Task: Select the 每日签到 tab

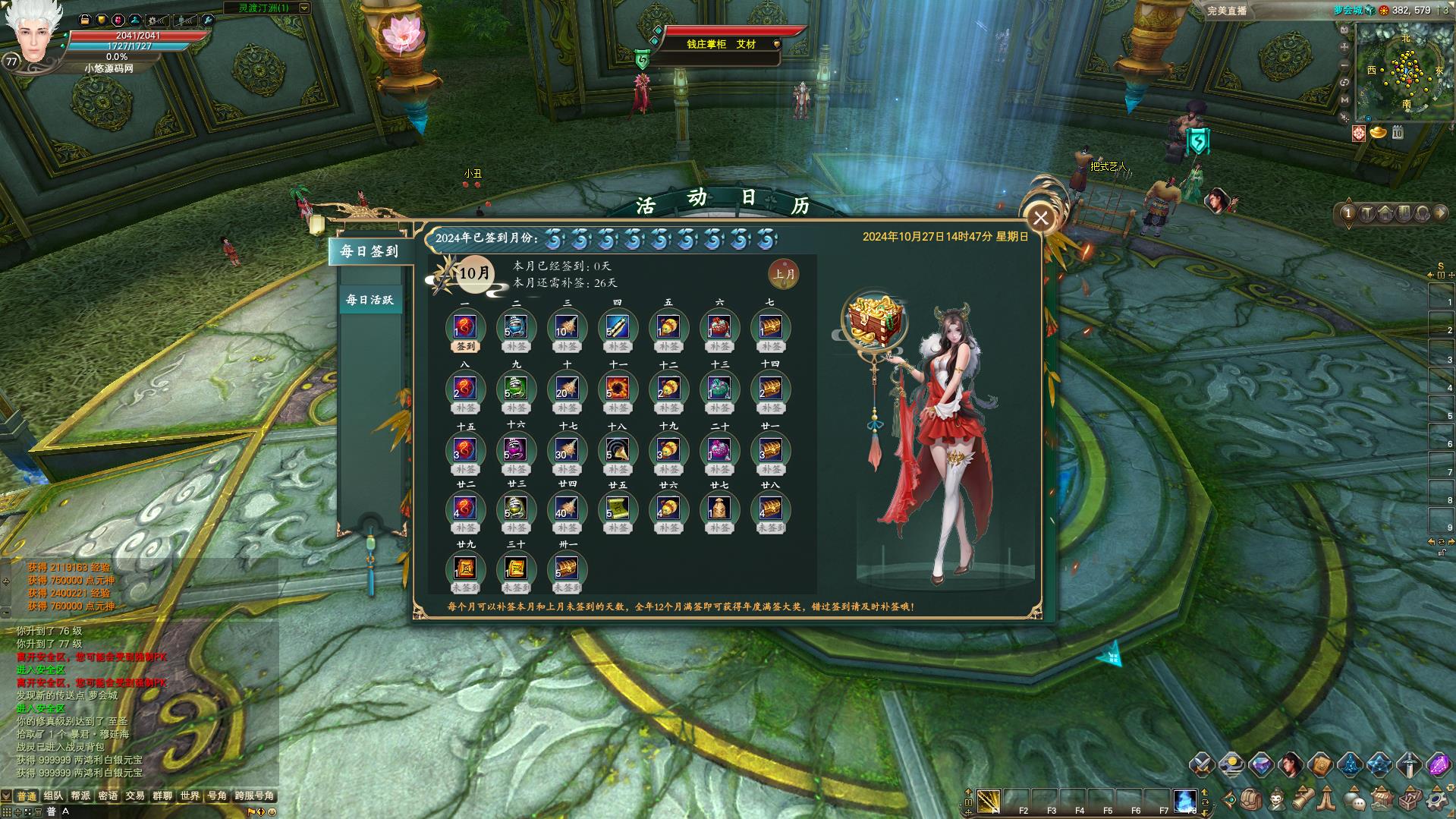Action: coord(370,251)
